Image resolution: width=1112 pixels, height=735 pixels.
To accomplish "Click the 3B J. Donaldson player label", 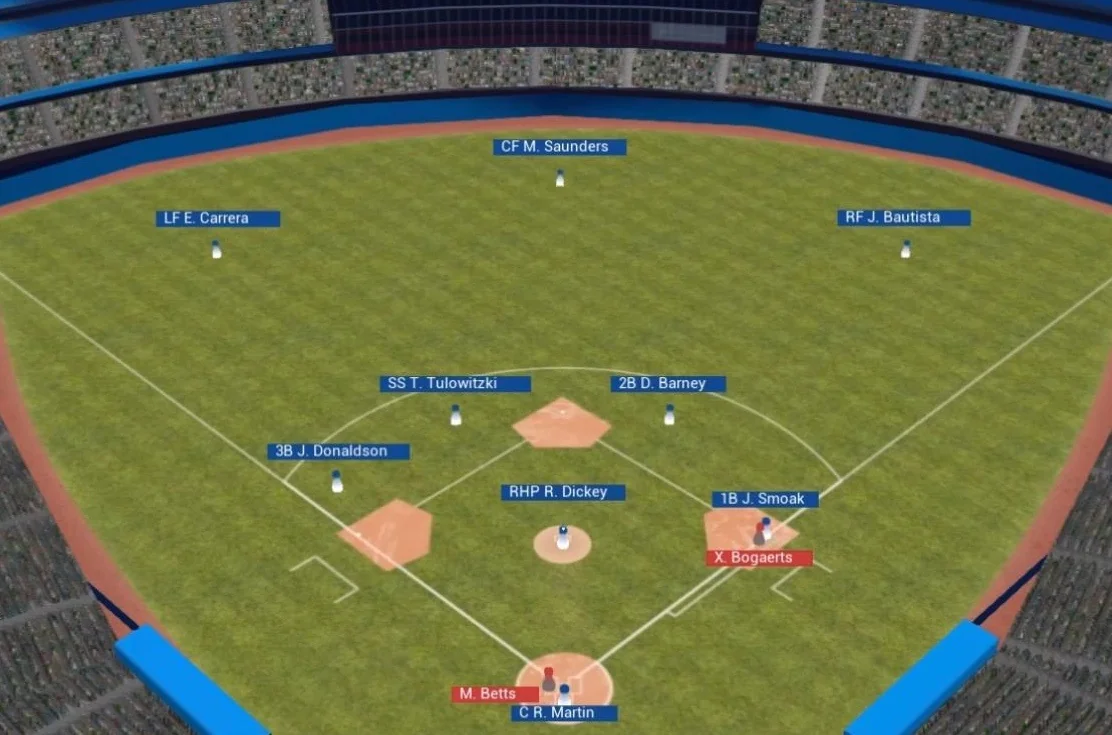I will 338,451.
